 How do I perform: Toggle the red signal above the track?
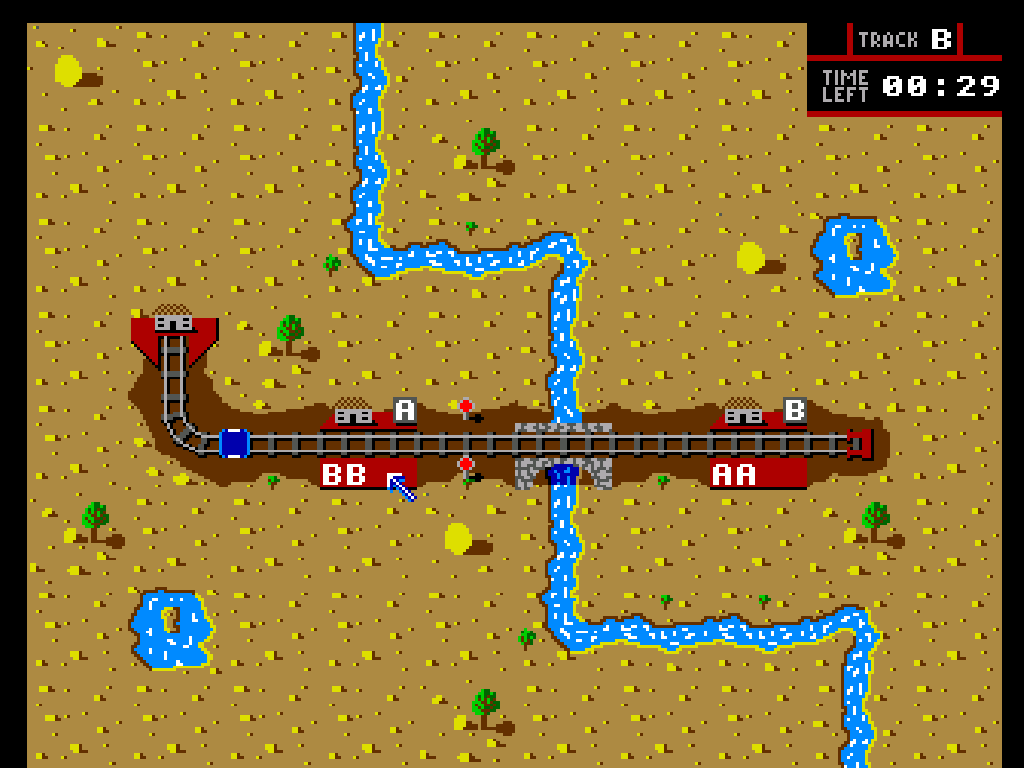(x=465, y=406)
